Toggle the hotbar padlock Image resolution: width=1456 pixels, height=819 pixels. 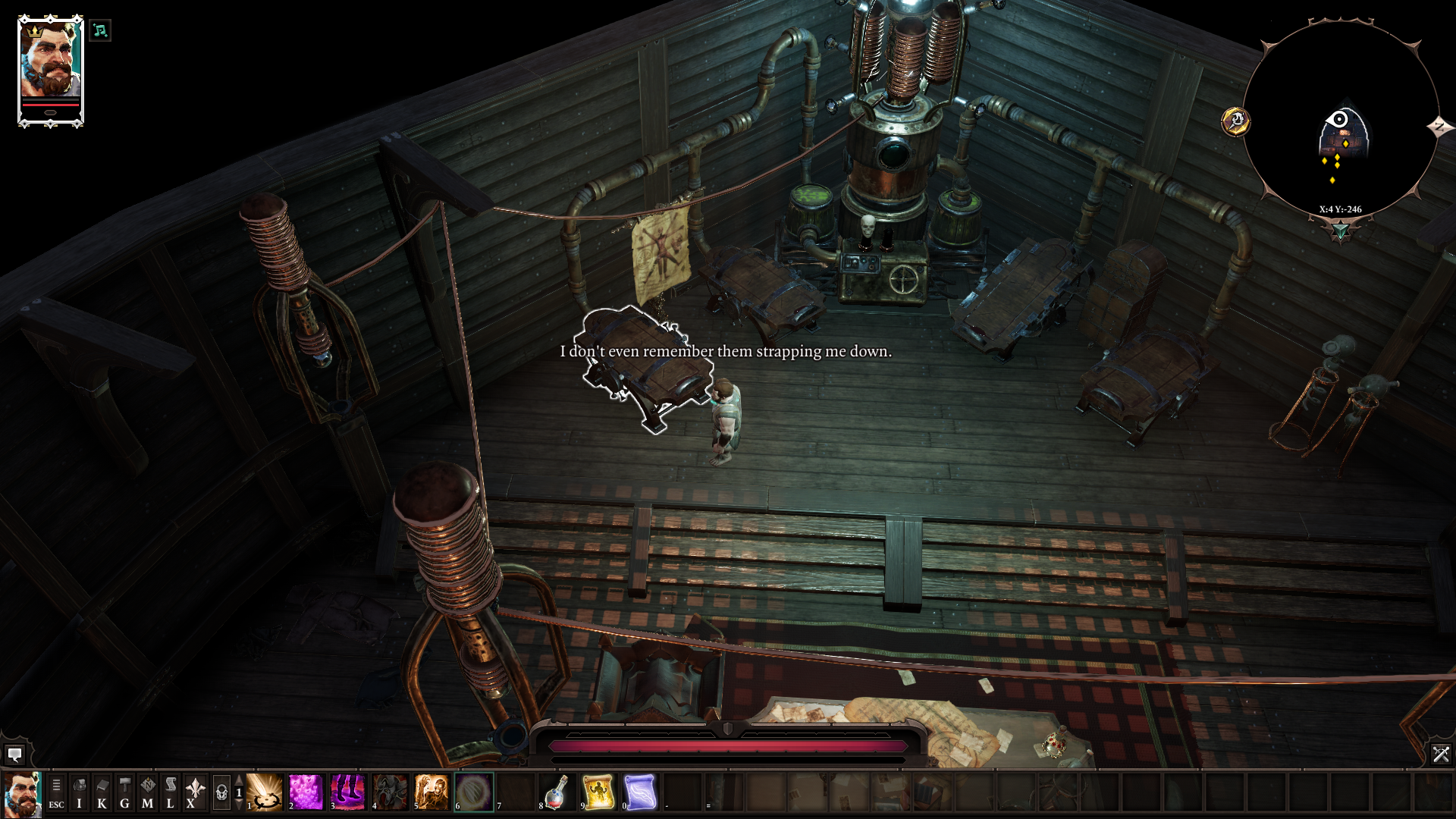221,792
